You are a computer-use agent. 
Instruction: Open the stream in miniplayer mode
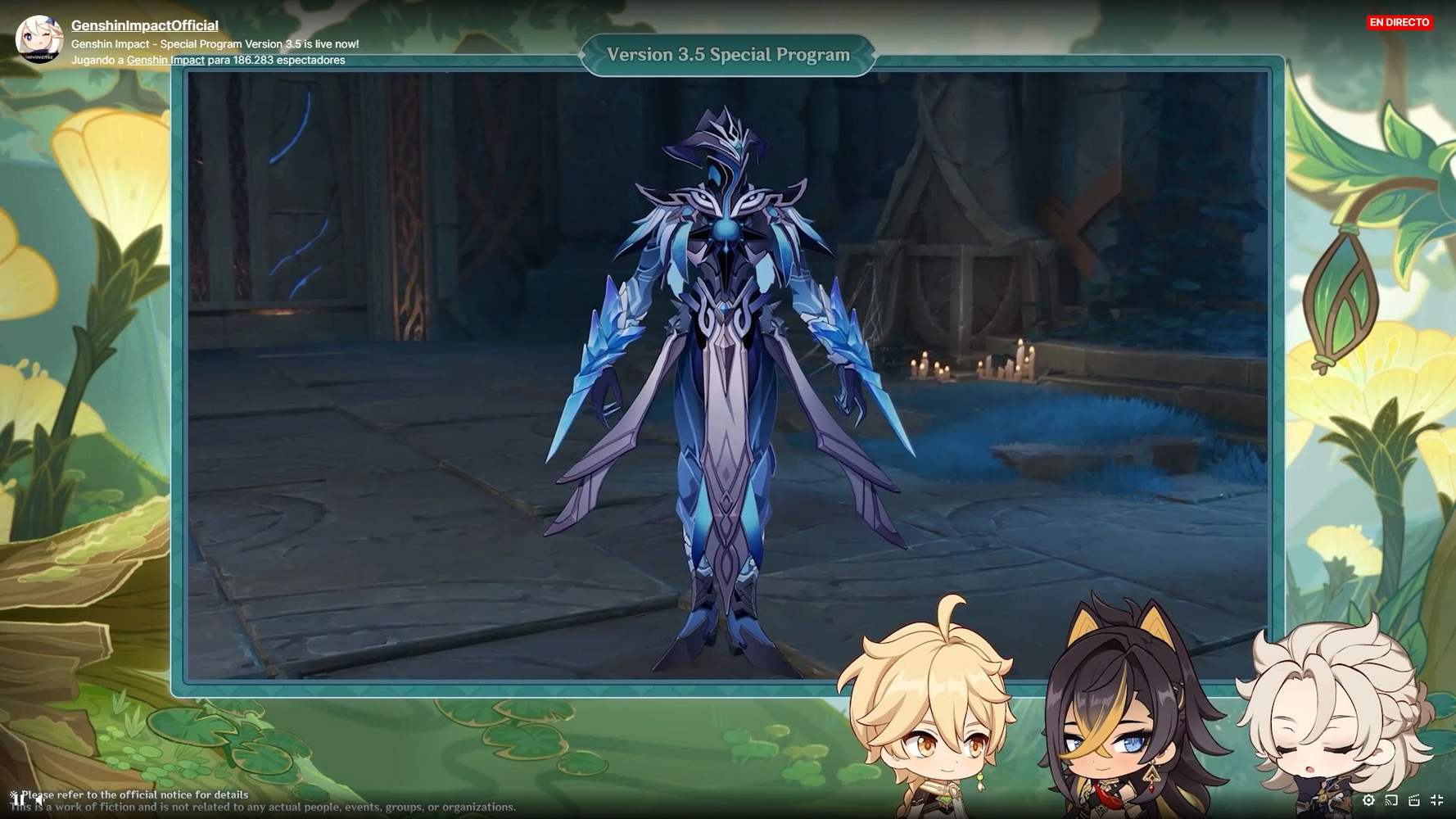click(x=1413, y=800)
